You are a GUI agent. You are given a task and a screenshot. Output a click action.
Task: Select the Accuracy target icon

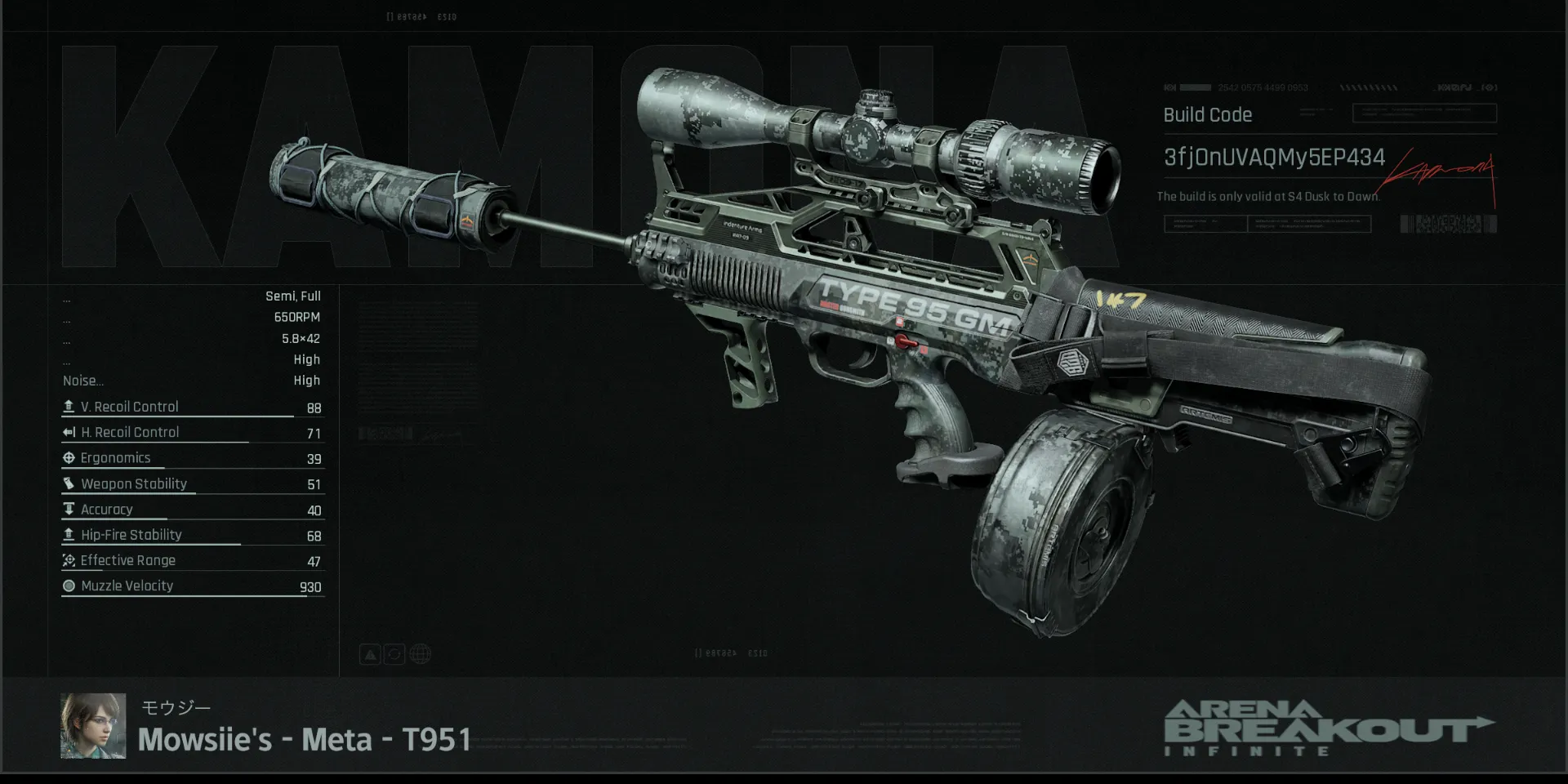point(69,509)
